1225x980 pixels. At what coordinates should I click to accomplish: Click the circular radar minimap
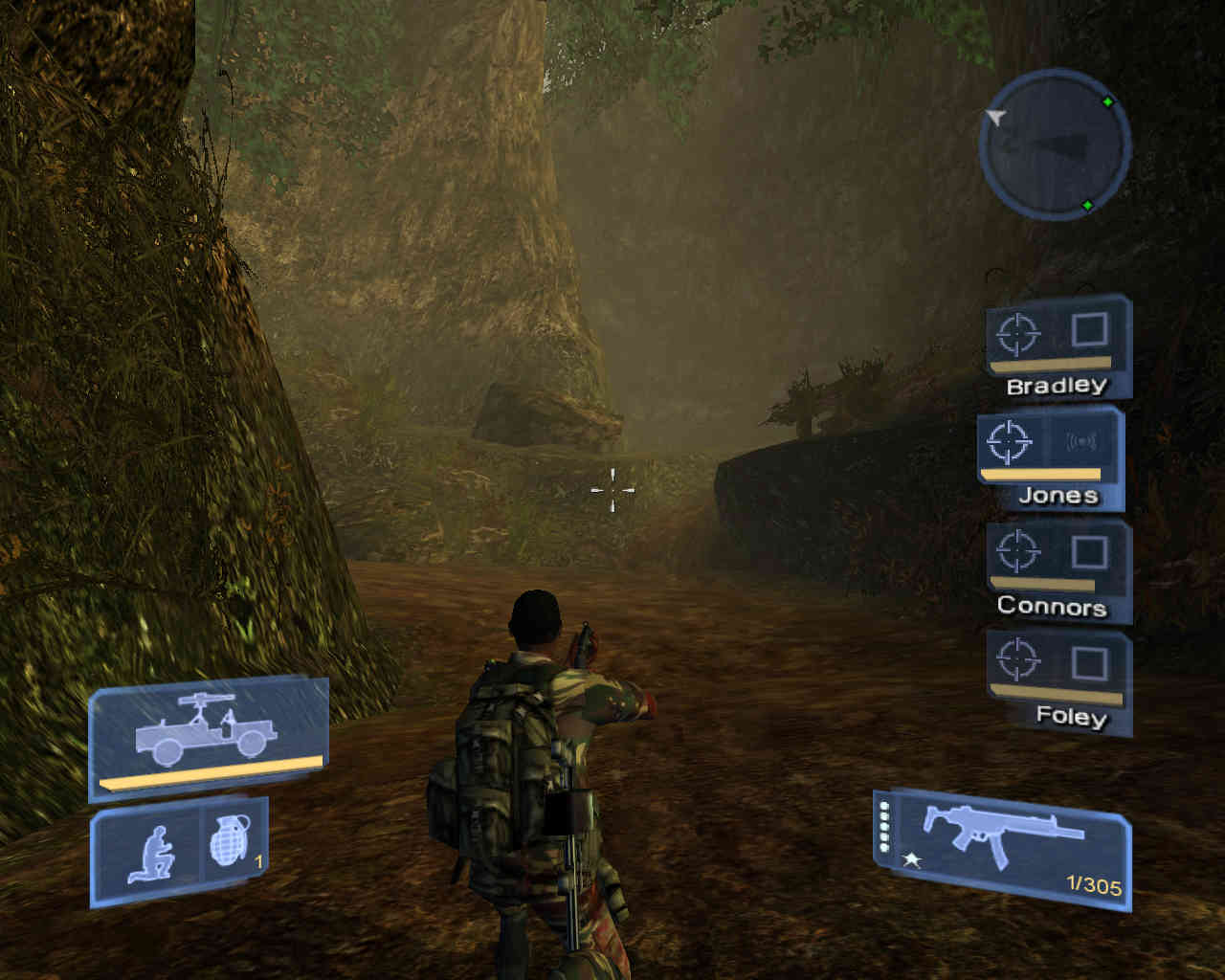[x=1055, y=145]
